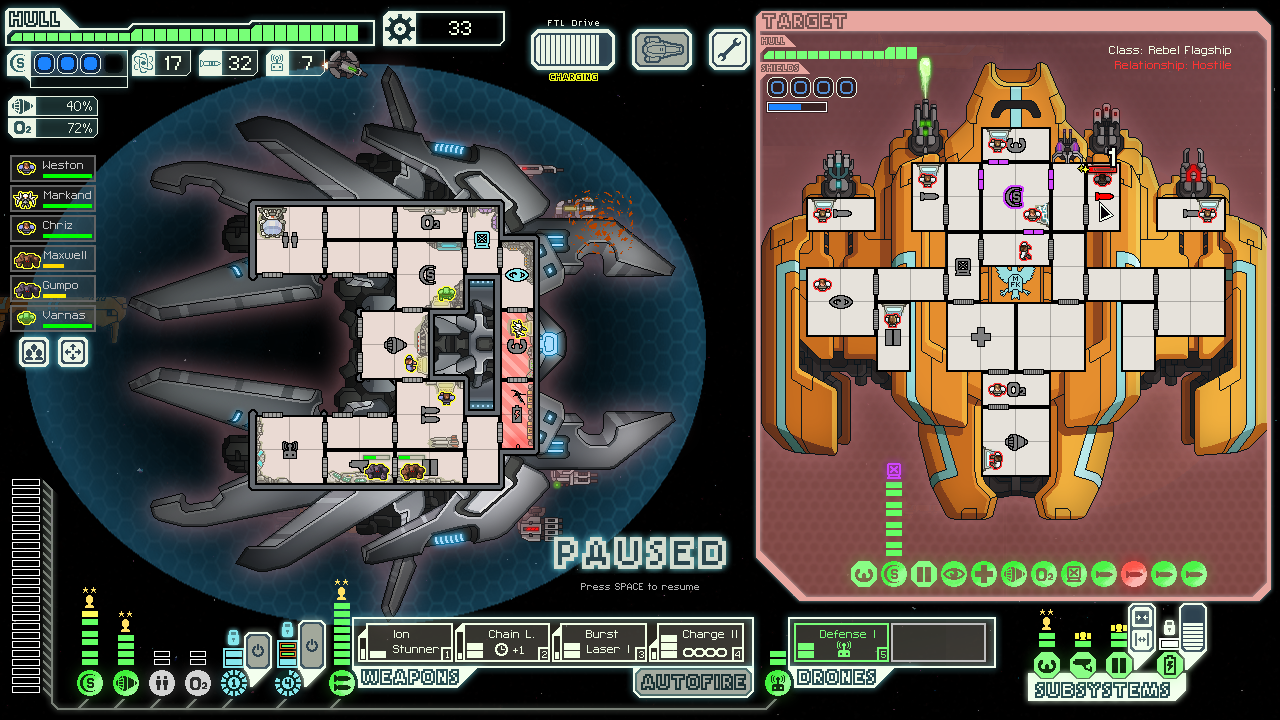
Task: Click the backup battery subsystem icon
Action: 1169,665
